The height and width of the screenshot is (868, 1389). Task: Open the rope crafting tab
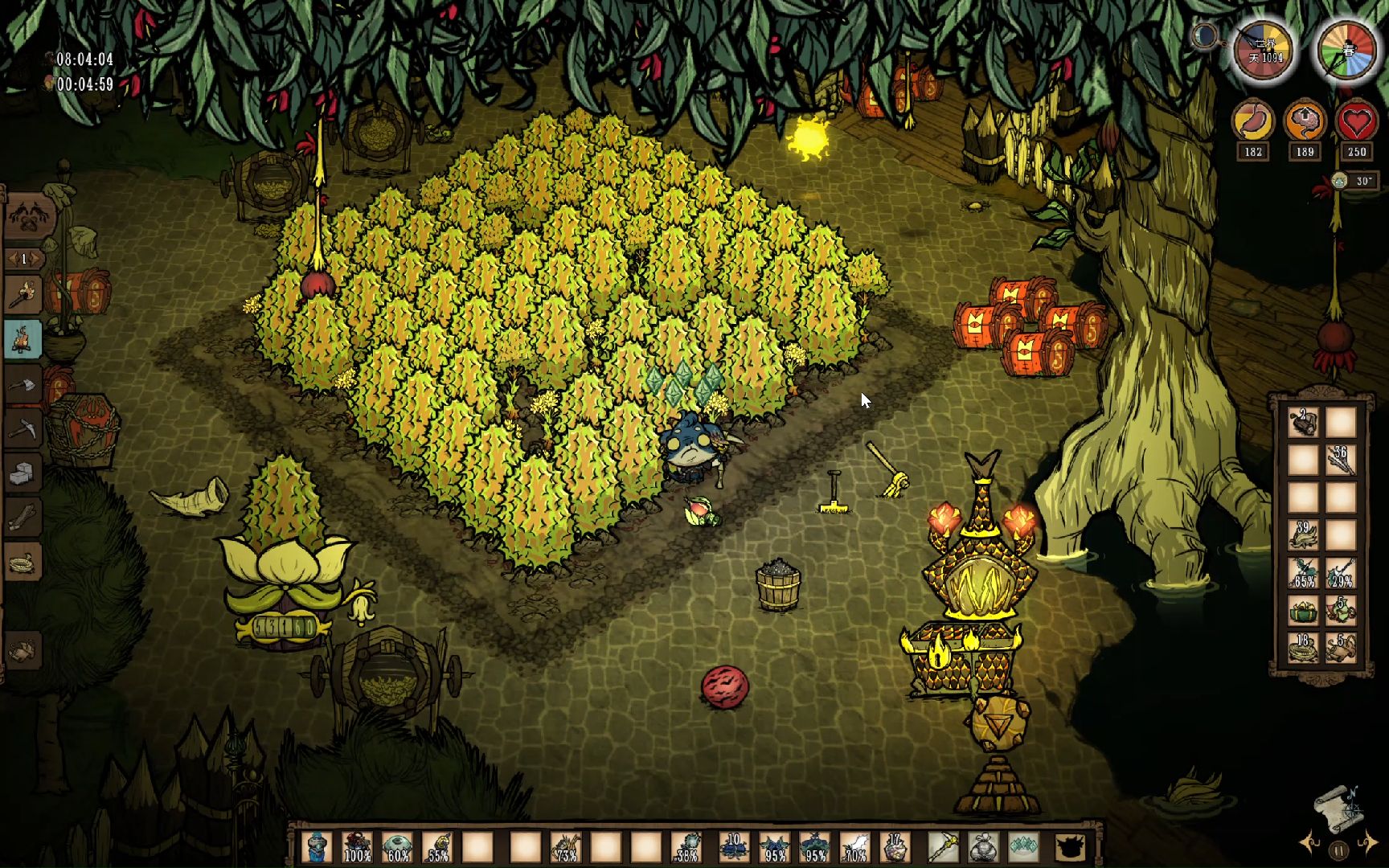tap(23, 563)
